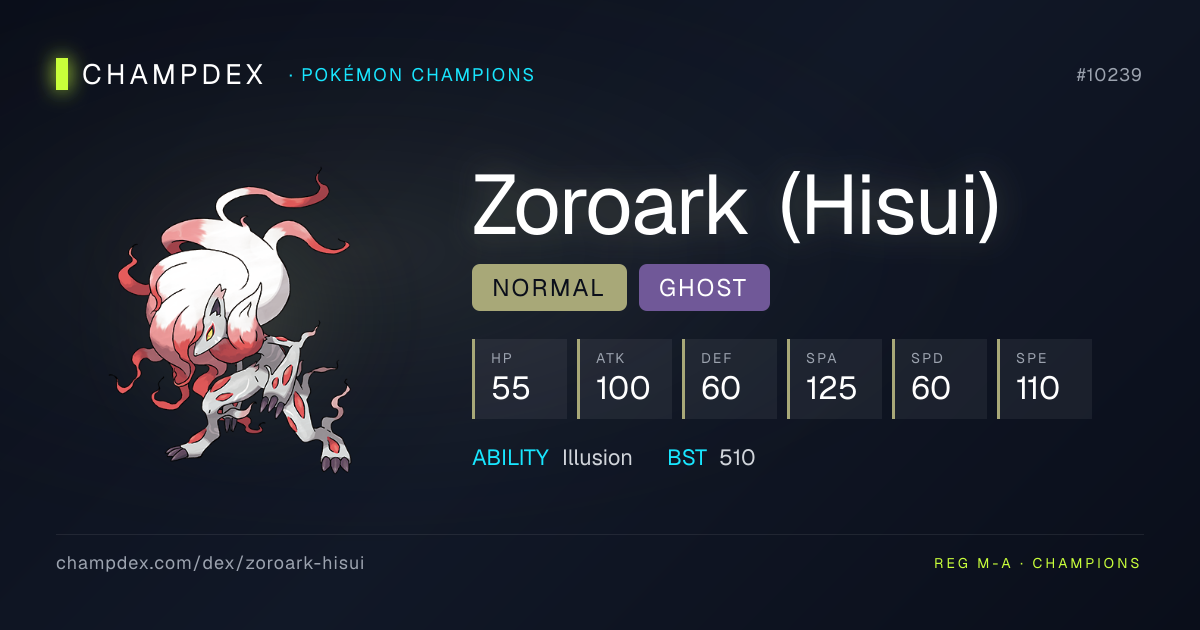Click the ChampDex logo
The height and width of the screenshot is (630, 1200).
point(160,75)
